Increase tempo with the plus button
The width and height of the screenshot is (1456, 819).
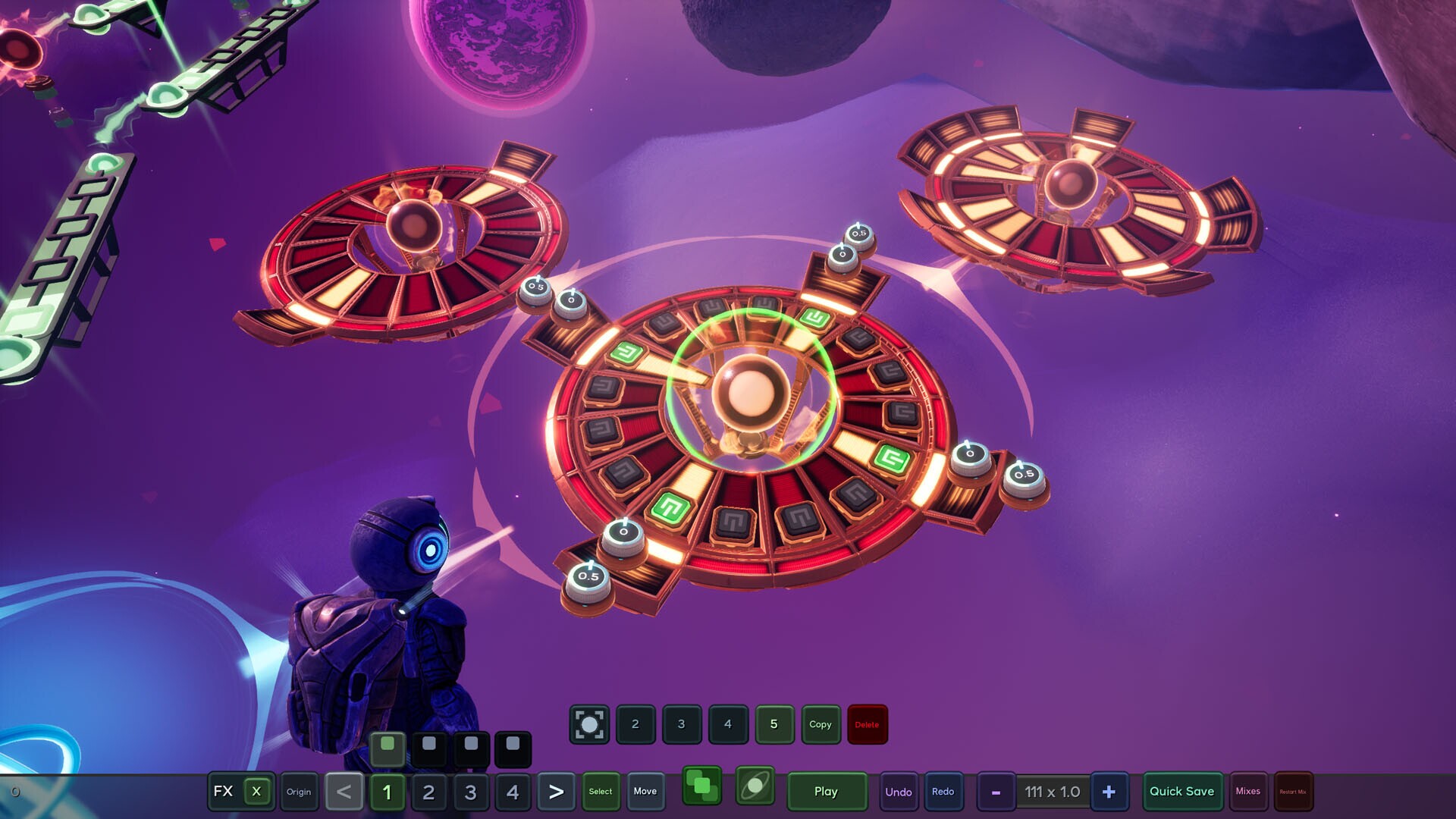(1109, 792)
